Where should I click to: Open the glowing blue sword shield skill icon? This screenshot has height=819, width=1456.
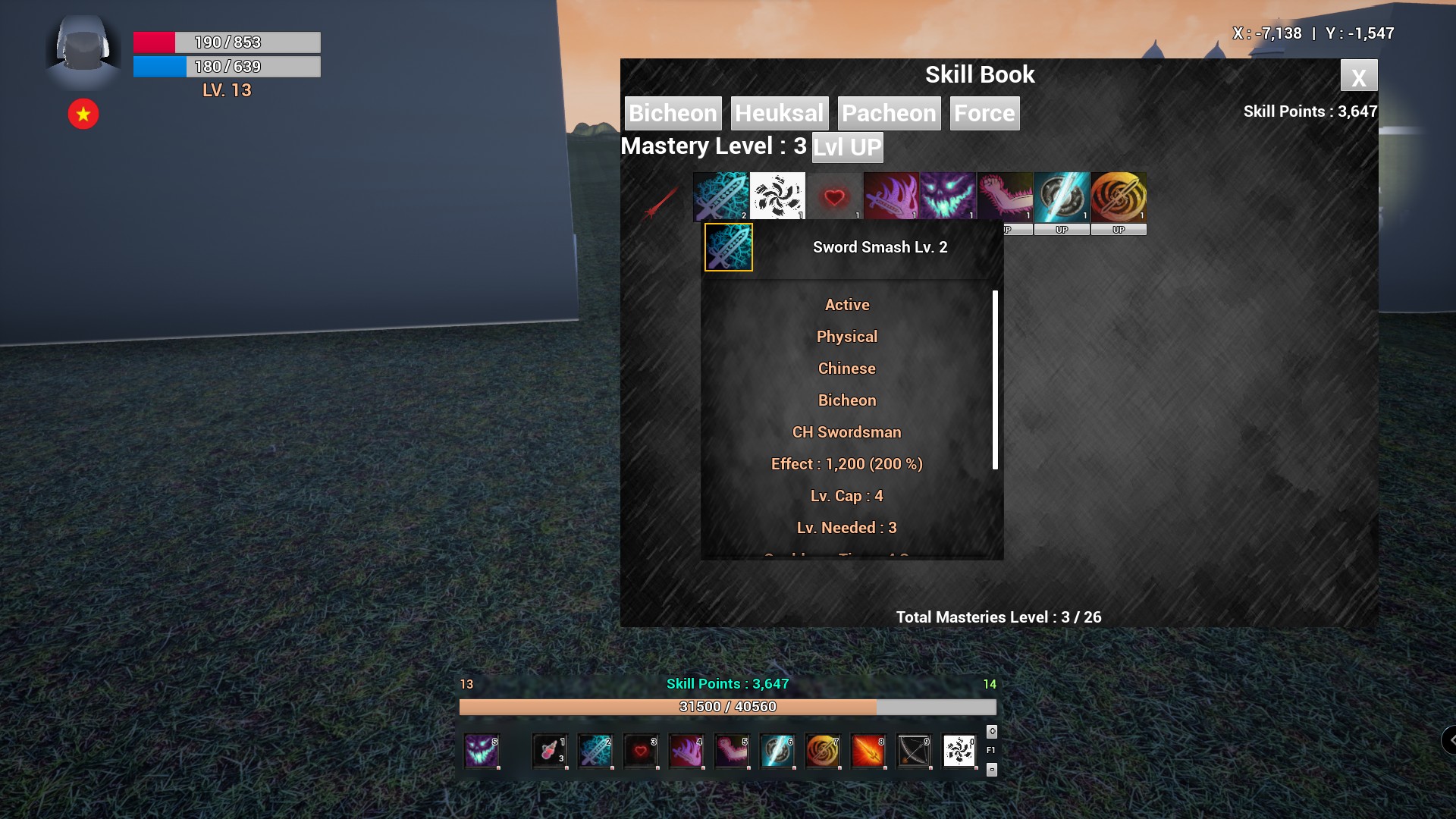point(1062,196)
